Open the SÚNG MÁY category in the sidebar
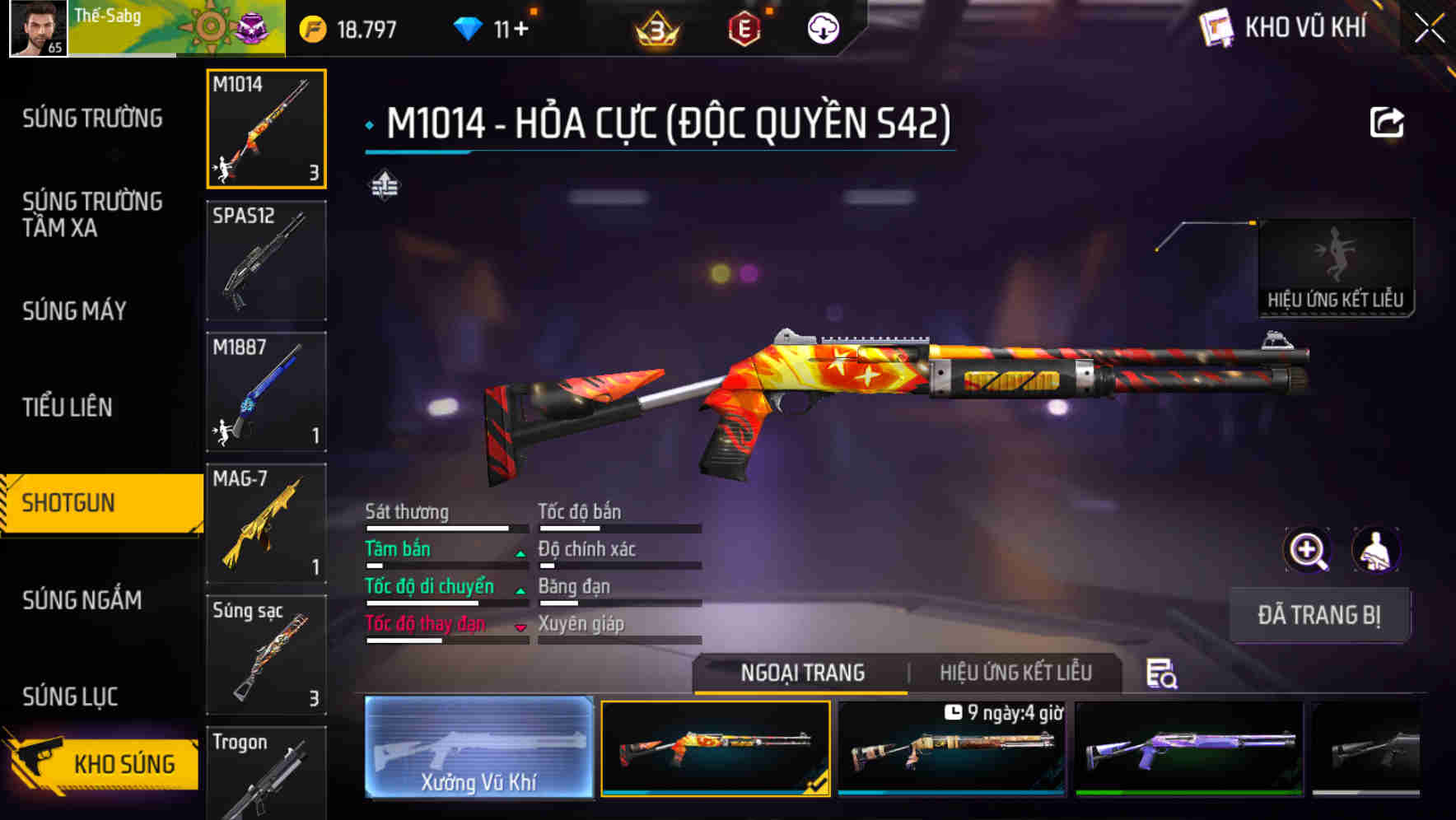The height and width of the screenshot is (820, 1456). [75, 312]
